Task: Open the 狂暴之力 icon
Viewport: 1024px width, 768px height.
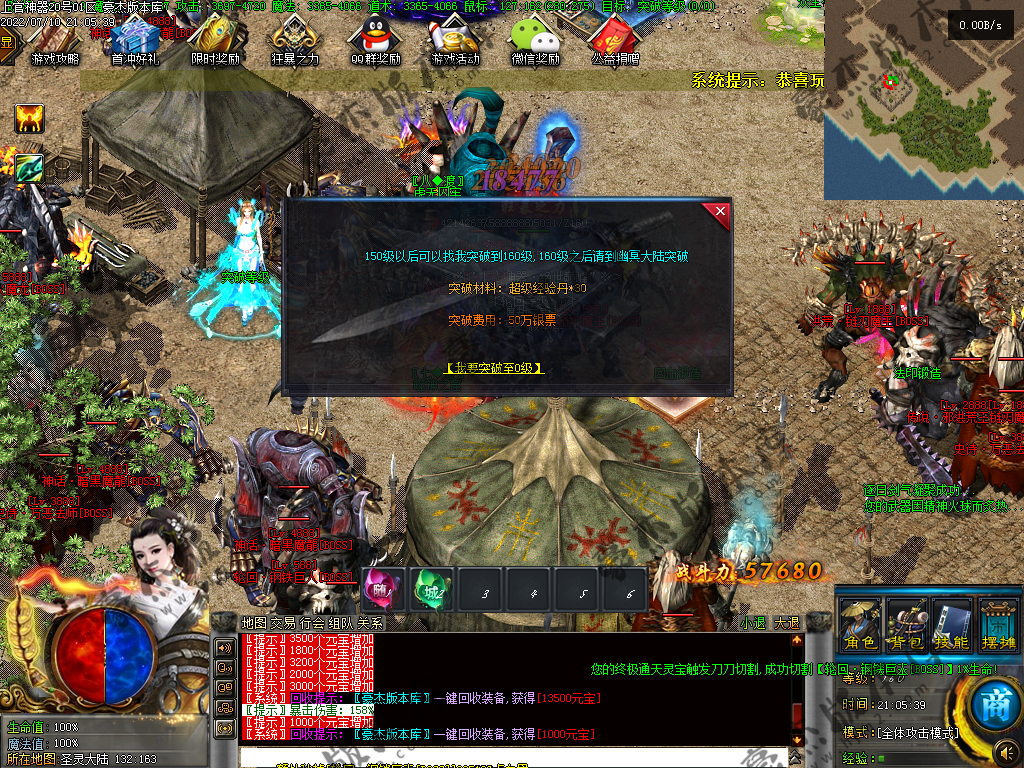Action: coord(295,40)
